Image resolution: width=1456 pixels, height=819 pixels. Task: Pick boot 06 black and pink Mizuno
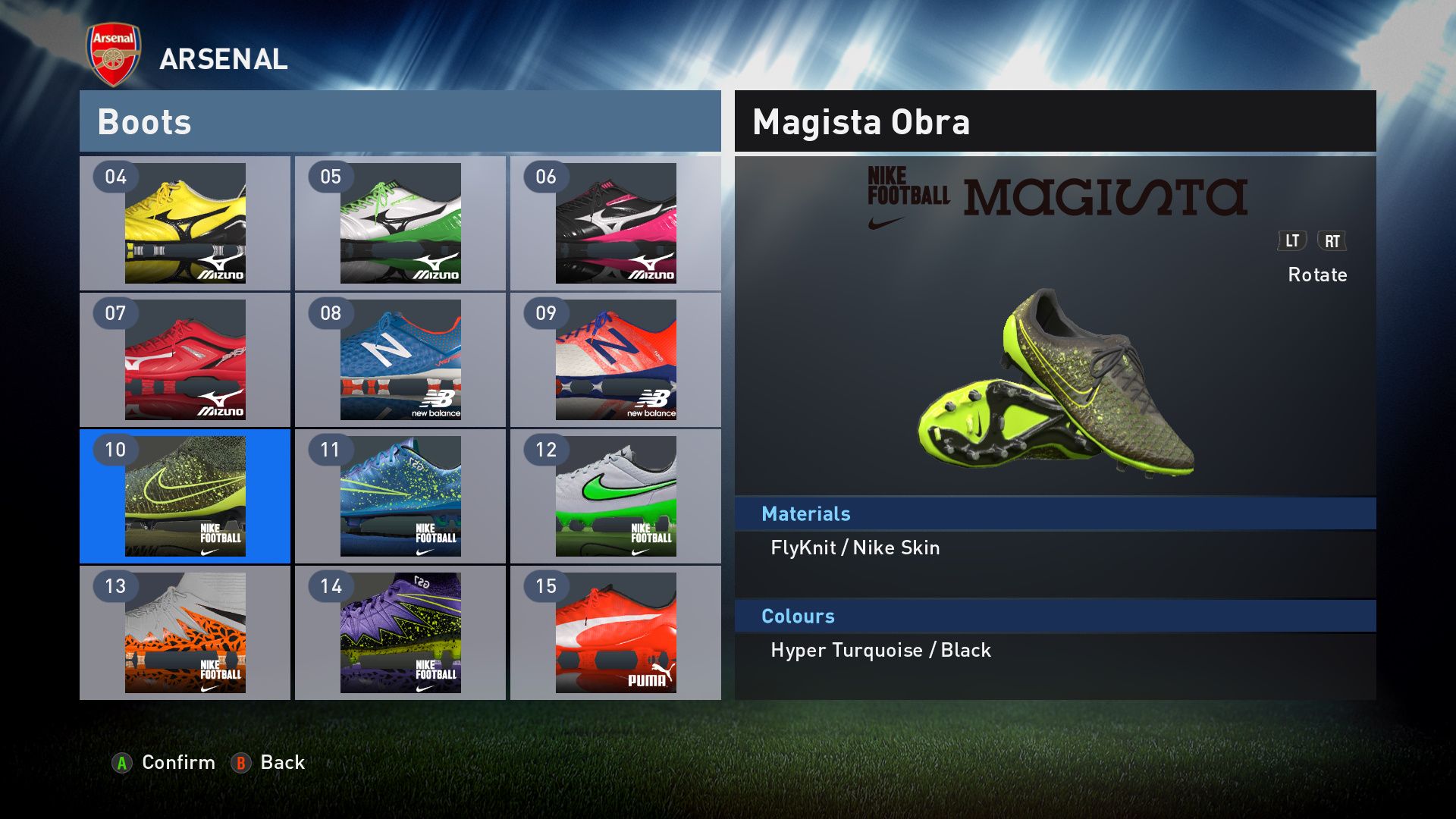[616, 223]
